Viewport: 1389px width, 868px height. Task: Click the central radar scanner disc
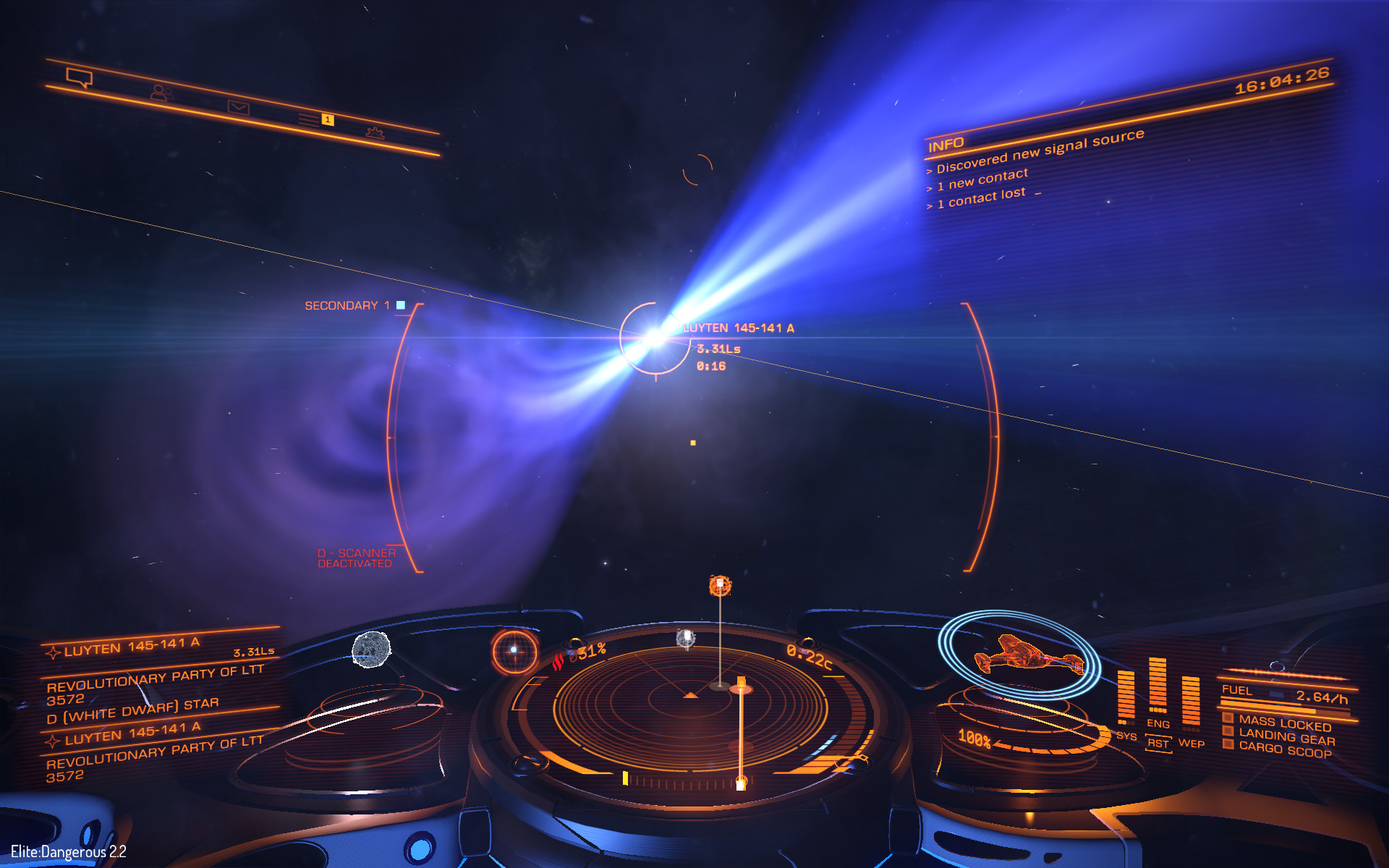(691, 702)
